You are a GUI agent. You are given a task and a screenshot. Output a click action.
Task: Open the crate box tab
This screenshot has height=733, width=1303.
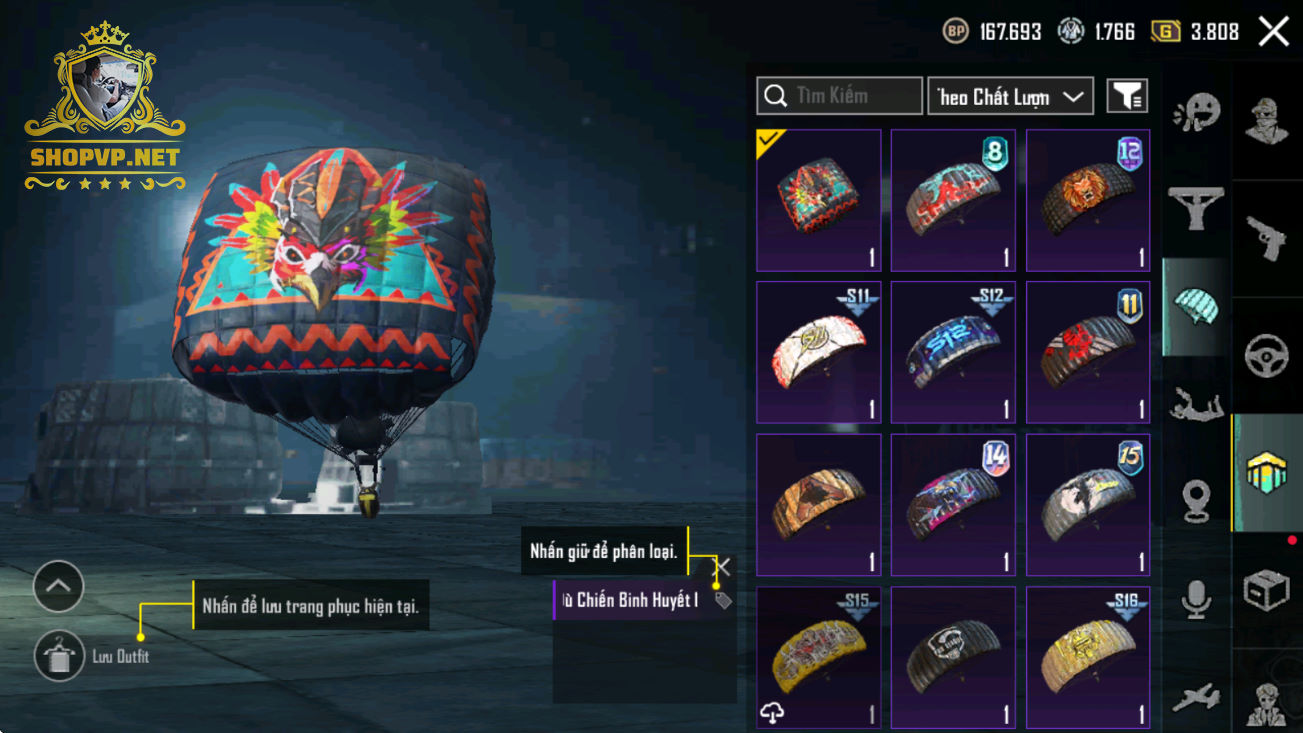(1266, 590)
